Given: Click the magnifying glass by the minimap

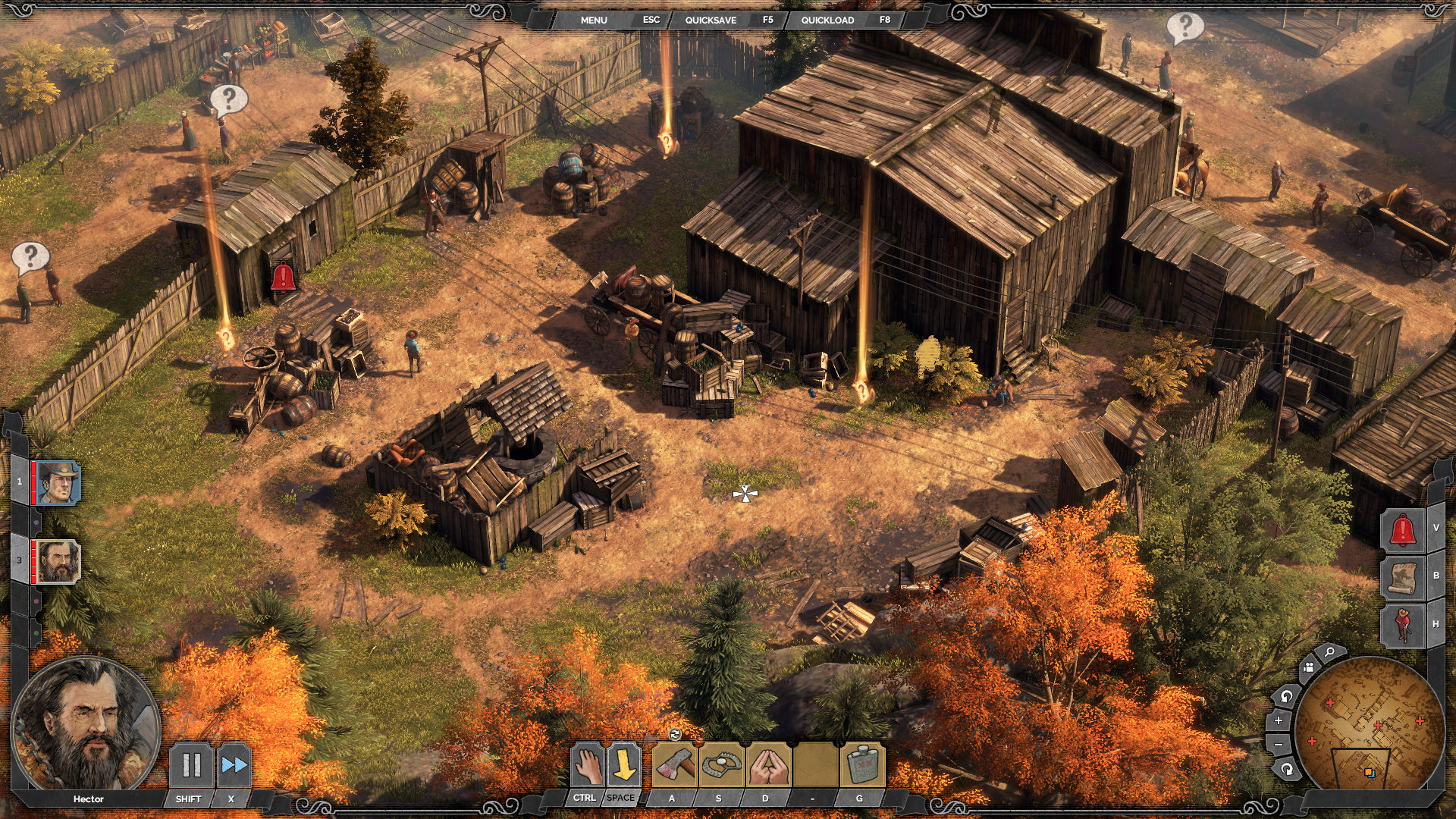Looking at the screenshot, I should [1329, 651].
